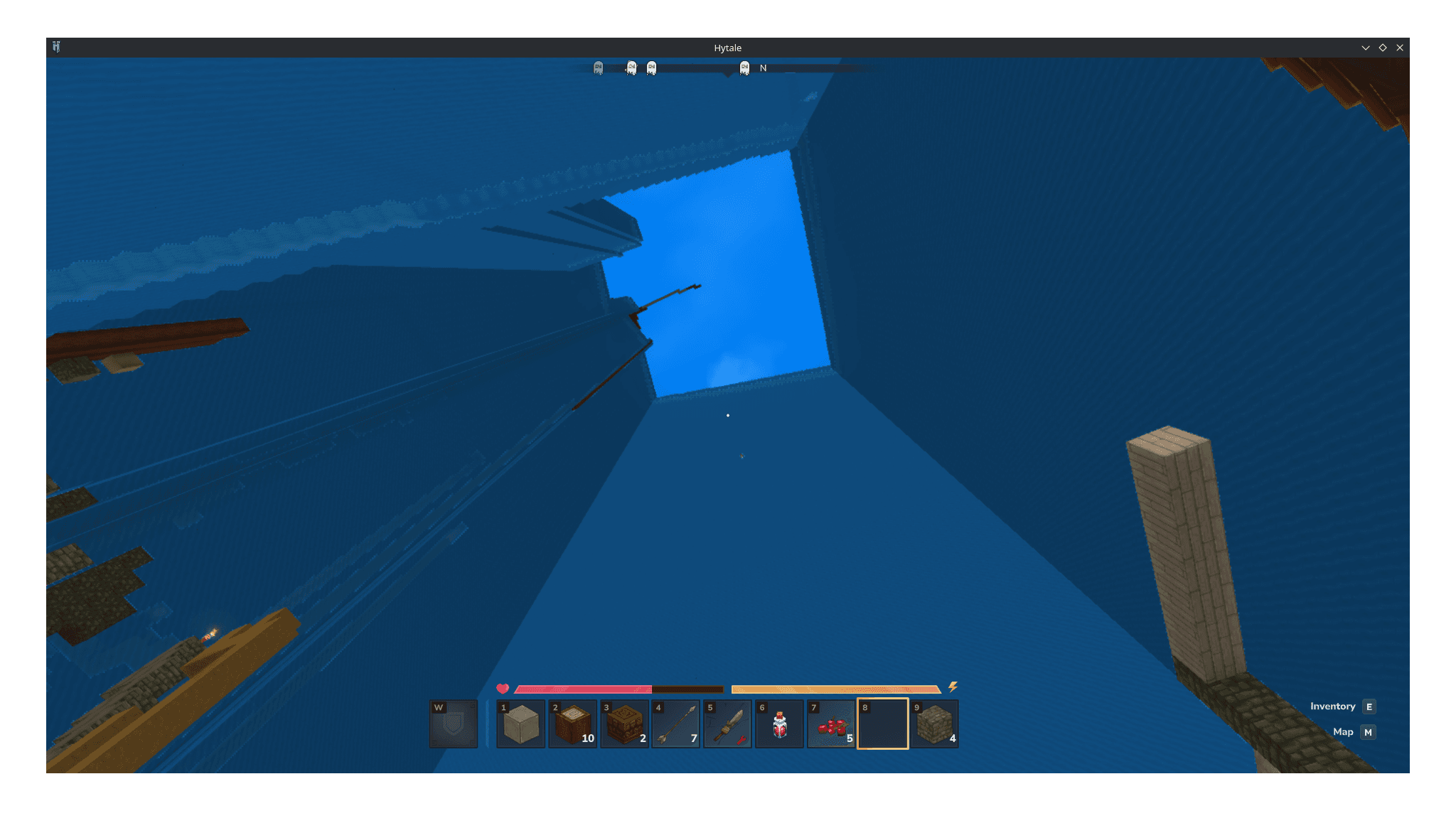Click the N marker on the compass bar
Screen dimensions: 1456x828
pos(763,68)
